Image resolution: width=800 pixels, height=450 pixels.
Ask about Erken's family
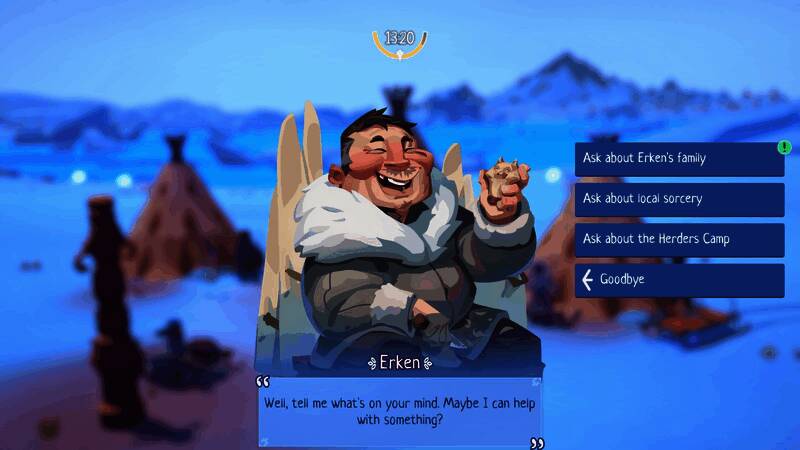679,159
